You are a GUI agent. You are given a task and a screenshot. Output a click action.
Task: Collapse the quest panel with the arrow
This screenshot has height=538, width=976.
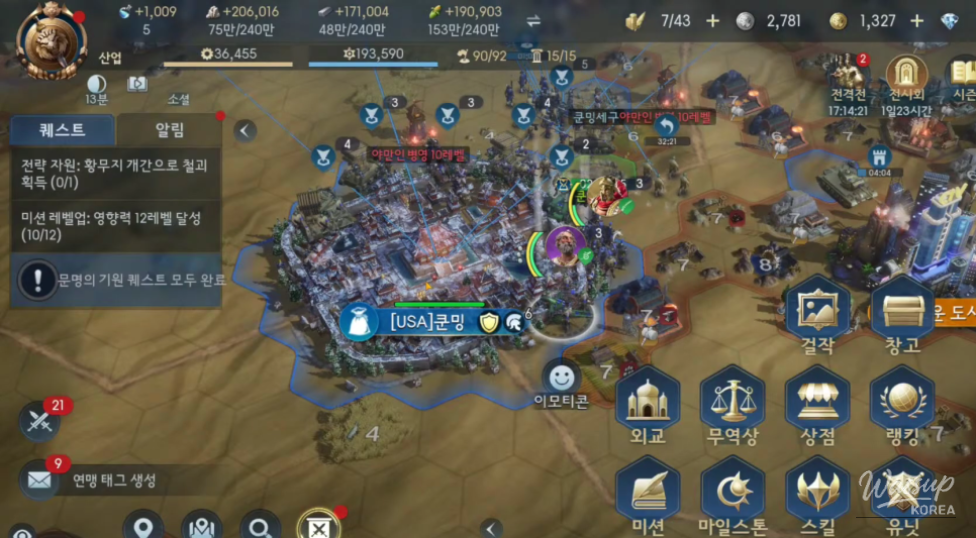(245, 130)
